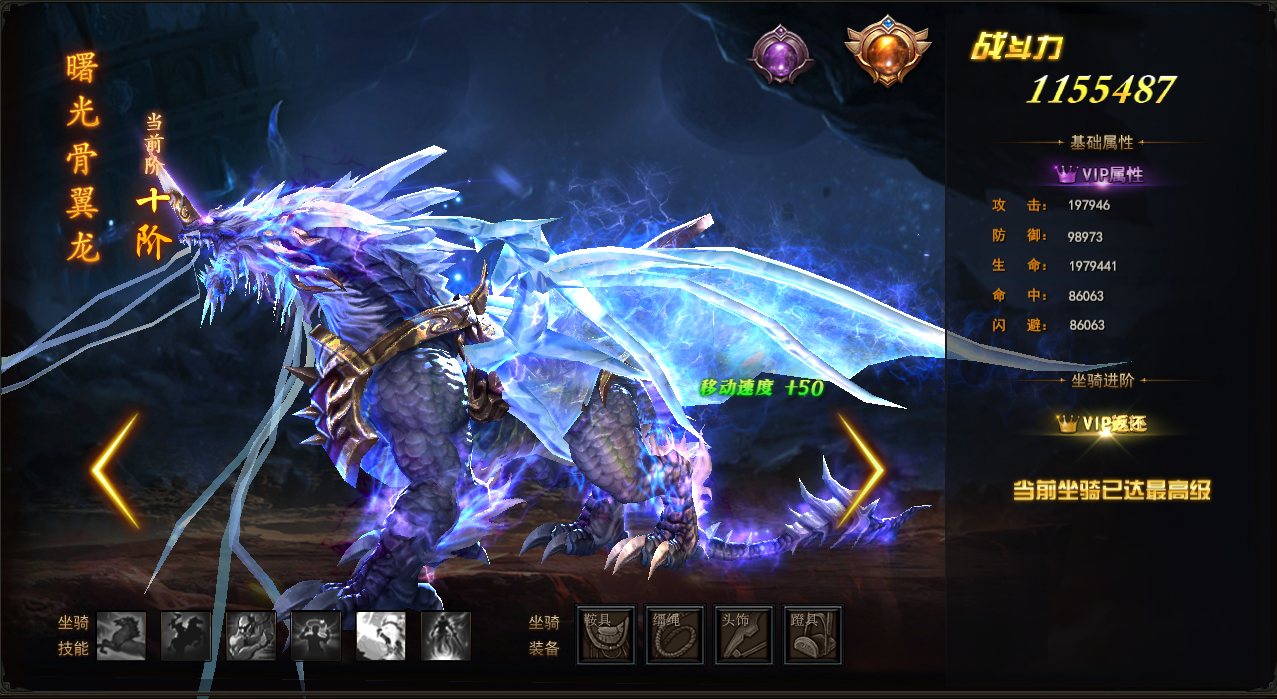Screen dimensions: 1277x699
Task: Click the VIP属性 button
Action: pos(1100,174)
